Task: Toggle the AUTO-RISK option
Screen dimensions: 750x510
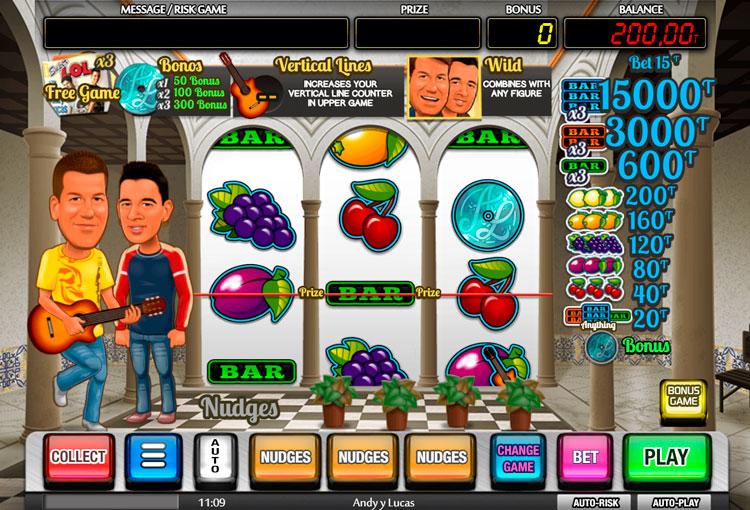Action: pyautogui.click(x=596, y=502)
